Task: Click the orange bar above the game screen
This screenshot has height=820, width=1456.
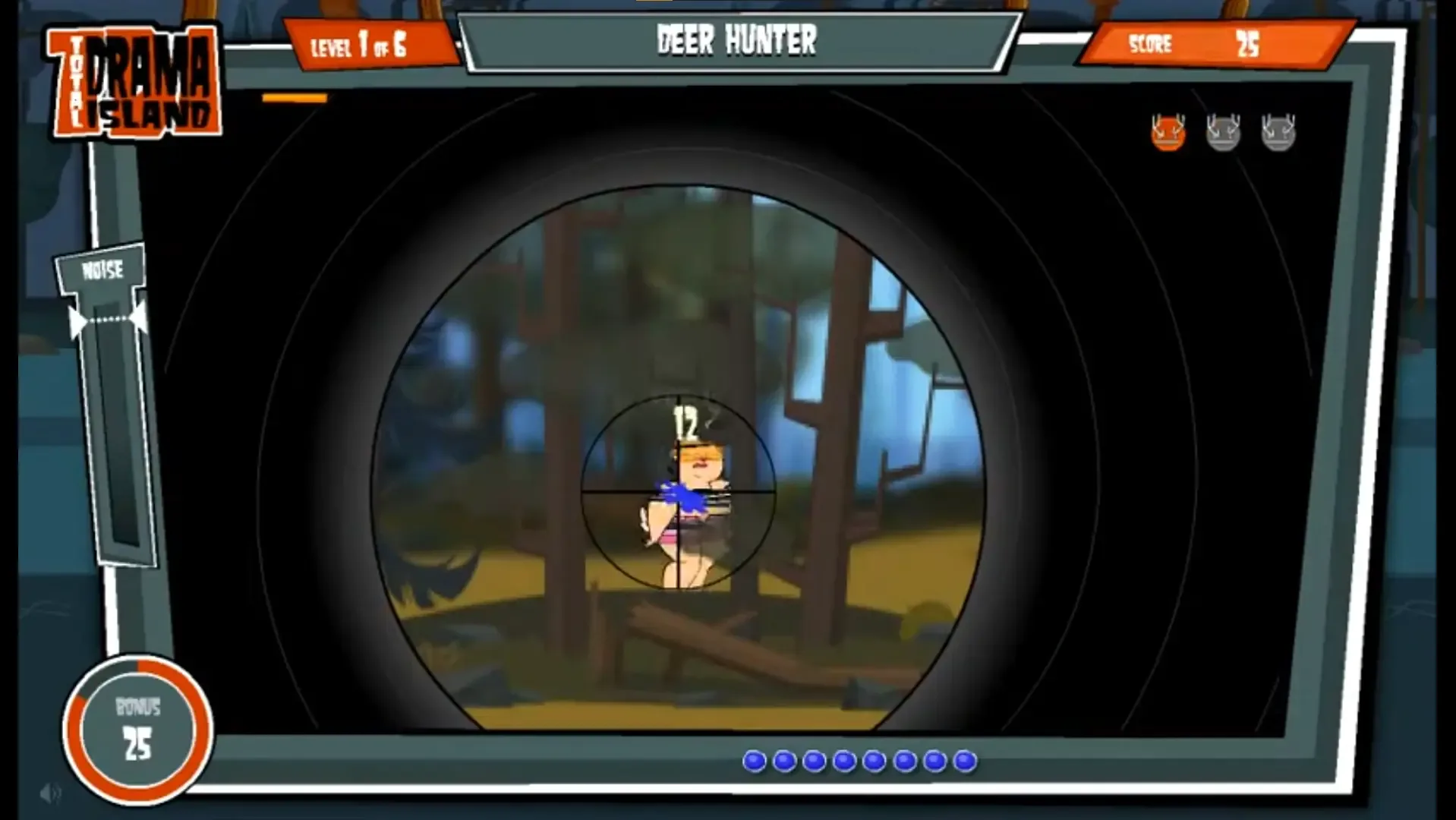Action: [293, 97]
